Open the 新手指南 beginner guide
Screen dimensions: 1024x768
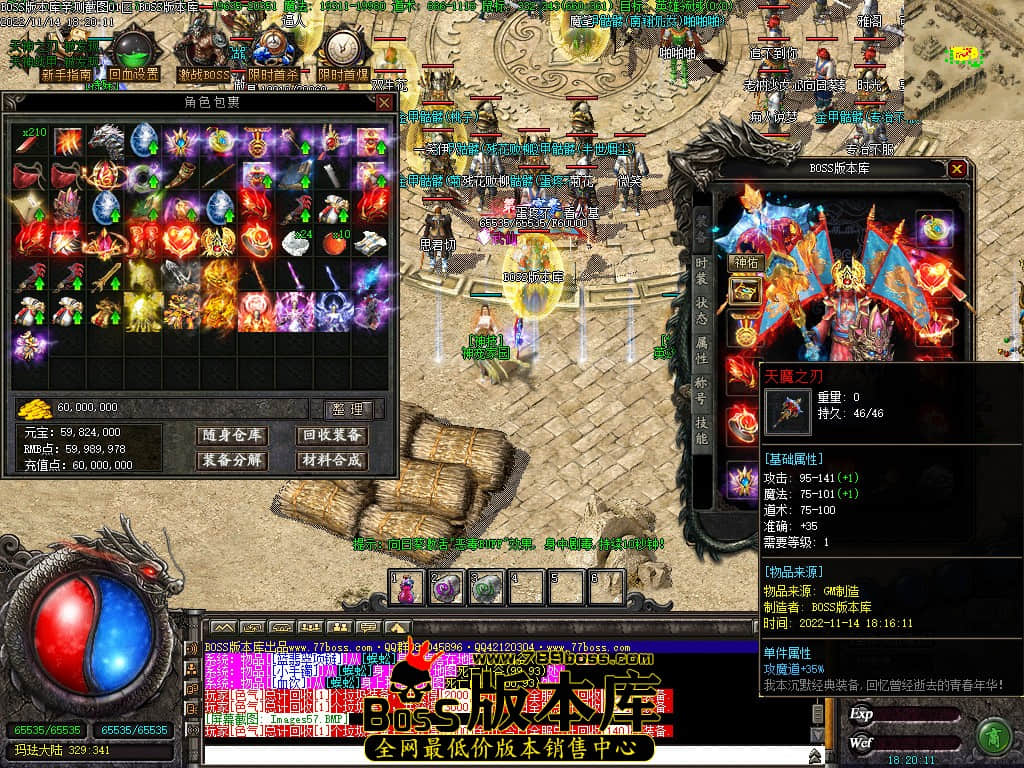pos(66,74)
